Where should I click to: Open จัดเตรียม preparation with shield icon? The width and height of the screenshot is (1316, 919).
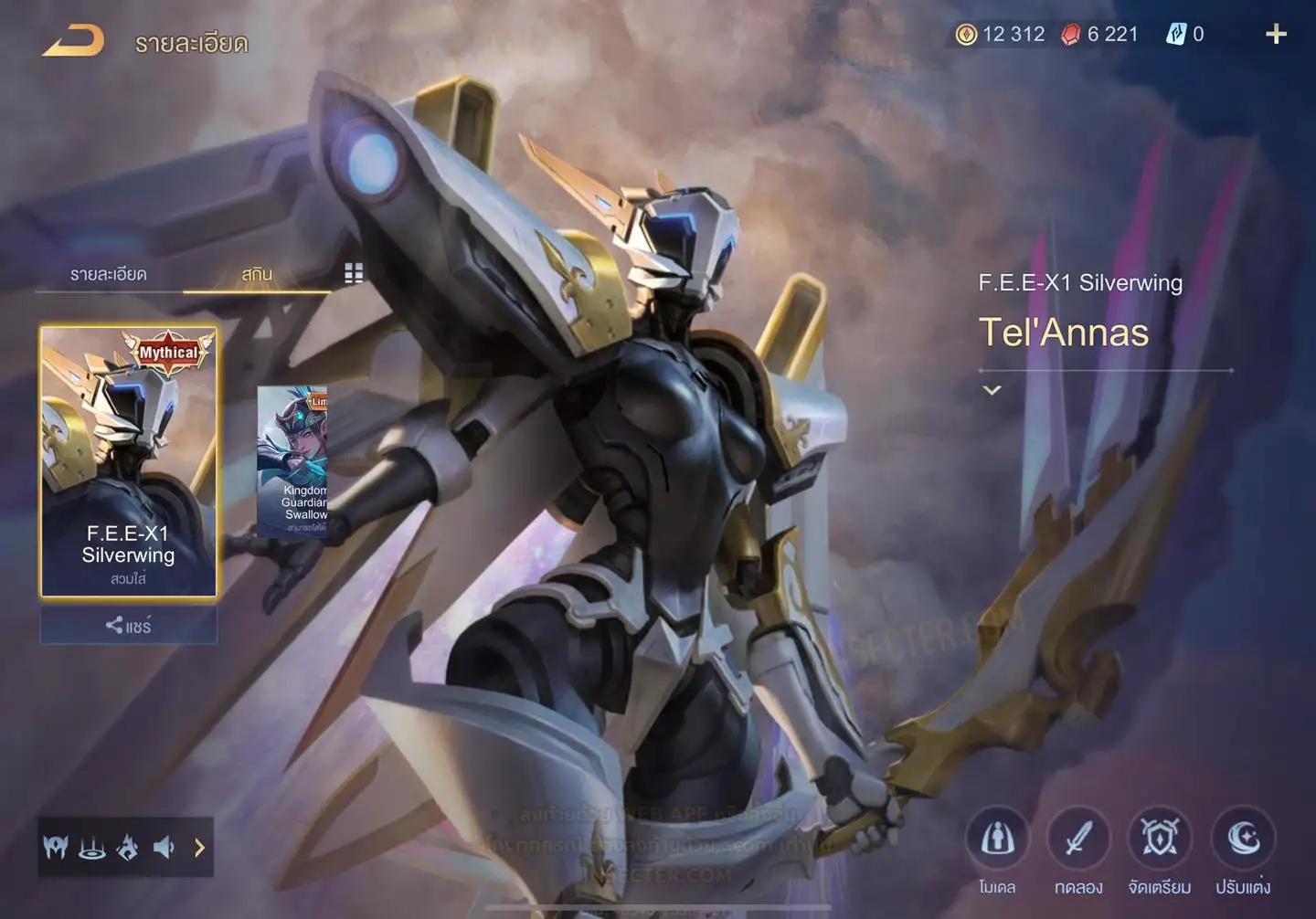point(1159,839)
